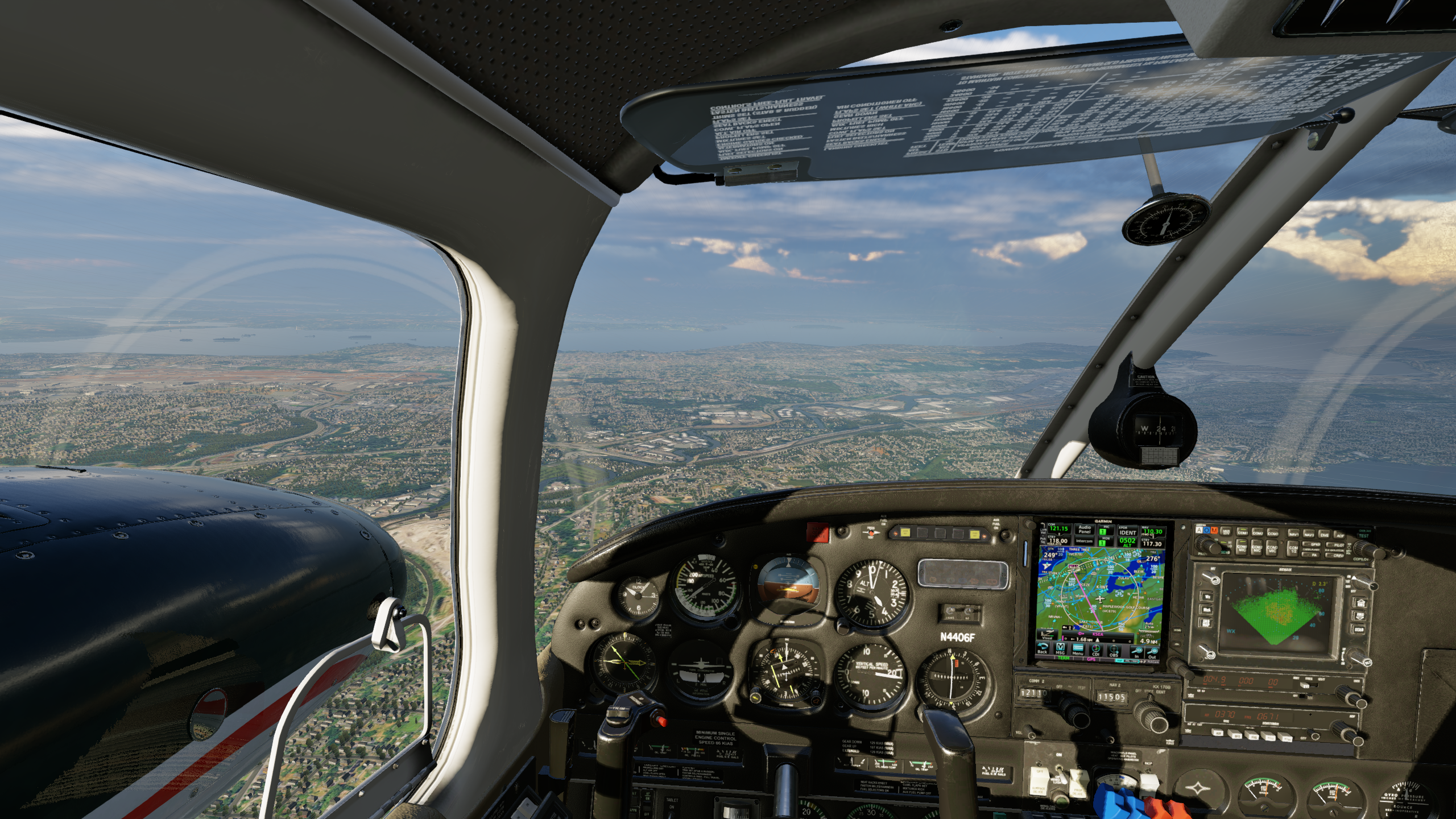Image resolution: width=1456 pixels, height=819 pixels.
Task: Click the transponder code 0502
Action: [x=1127, y=542]
